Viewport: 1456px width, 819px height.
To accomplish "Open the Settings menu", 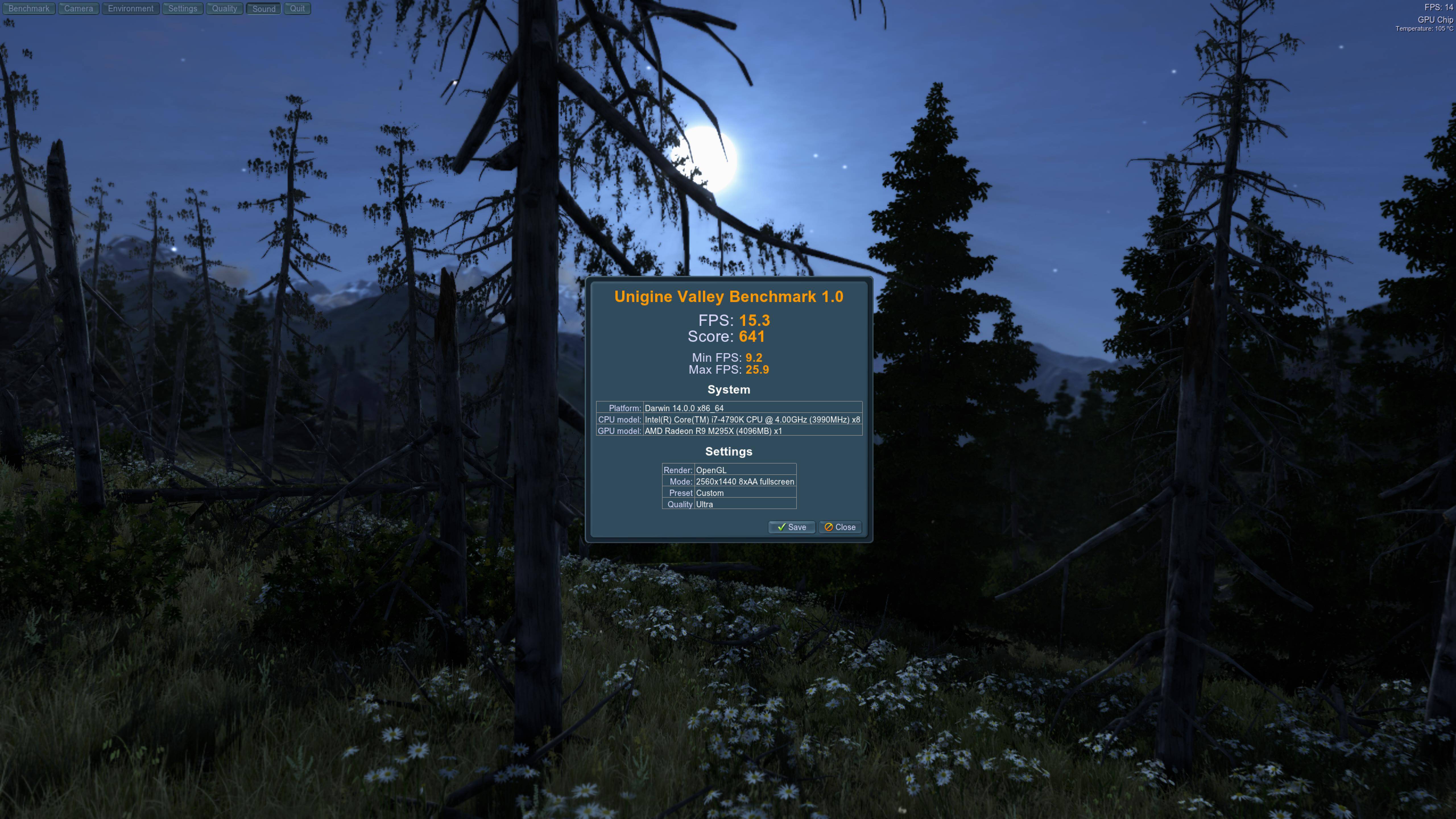I will [183, 9].
